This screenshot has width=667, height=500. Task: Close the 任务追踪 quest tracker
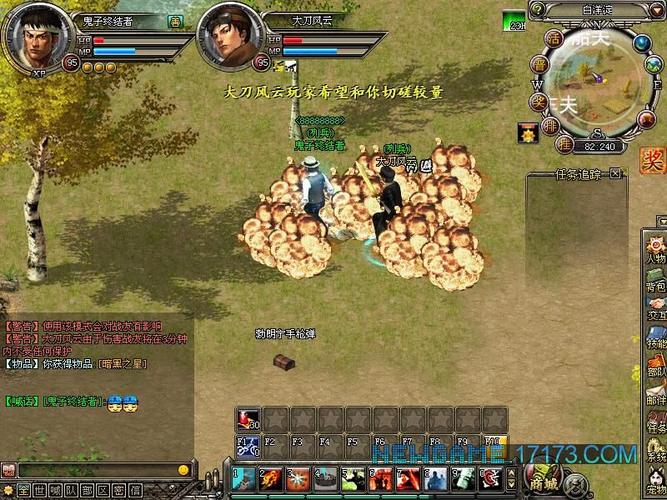click(615, 174)
